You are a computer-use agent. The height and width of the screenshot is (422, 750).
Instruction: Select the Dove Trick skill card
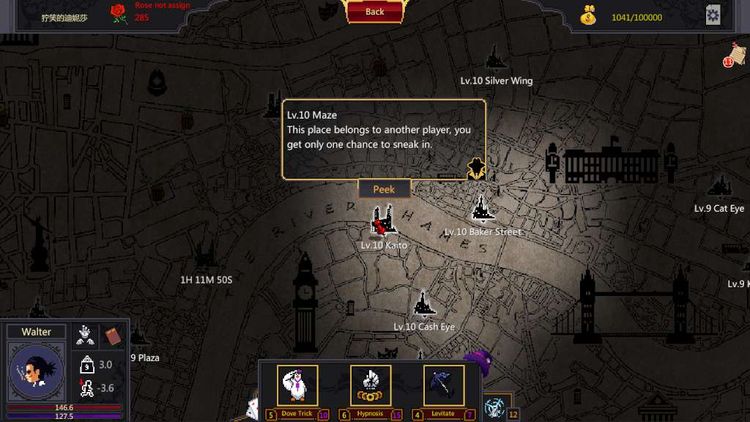click(297, 386)
